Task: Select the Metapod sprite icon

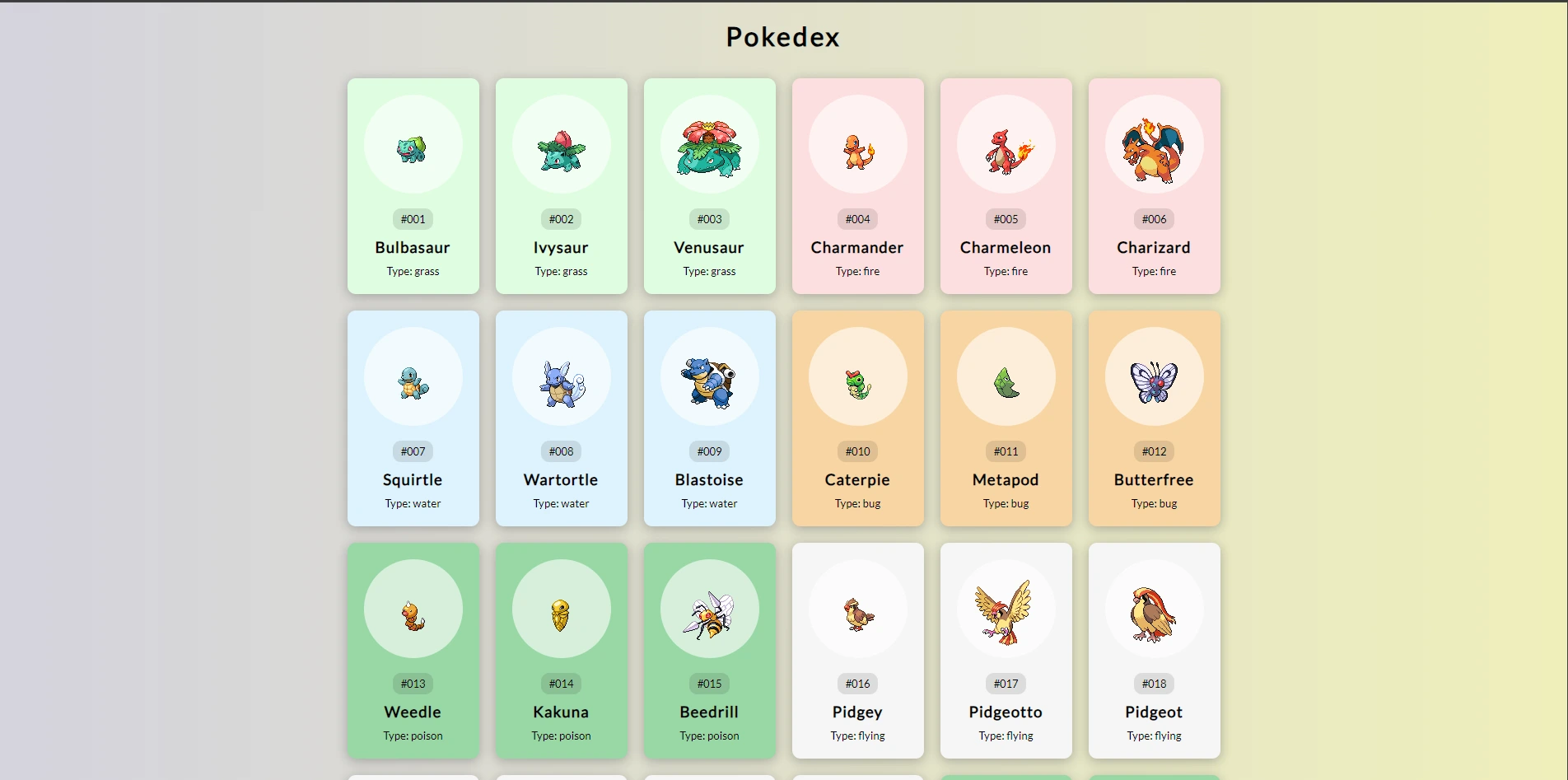Action: pos(1005,376)
